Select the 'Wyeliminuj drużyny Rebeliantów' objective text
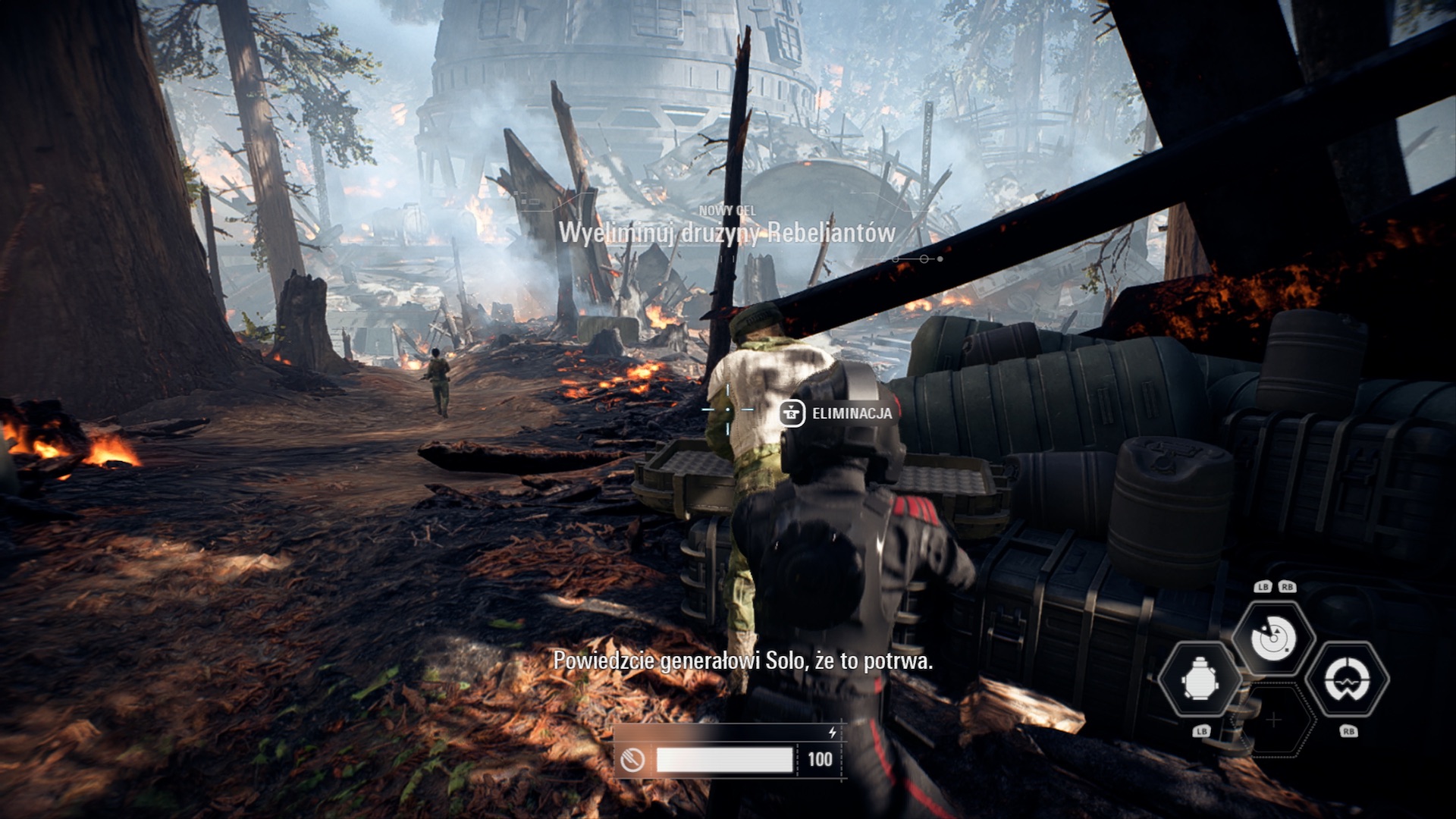Viewport: 1456px width, 819px height. click(726, 233)
